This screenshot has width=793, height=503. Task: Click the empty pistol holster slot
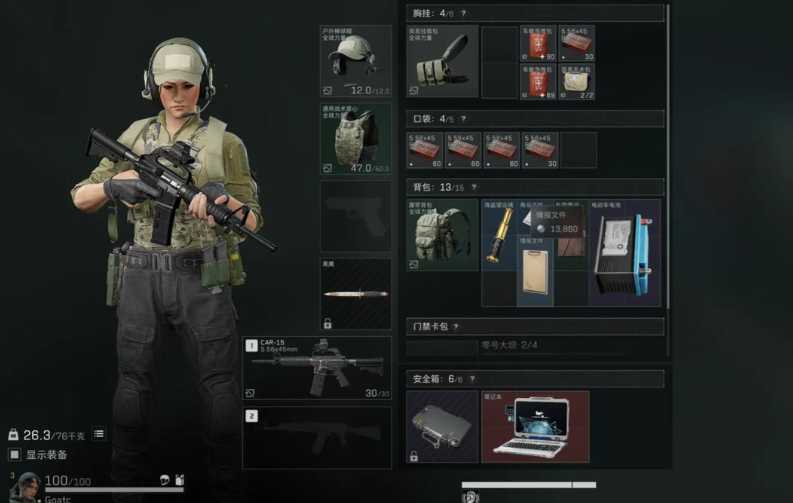pyautogui.click(x=356, y=216)
